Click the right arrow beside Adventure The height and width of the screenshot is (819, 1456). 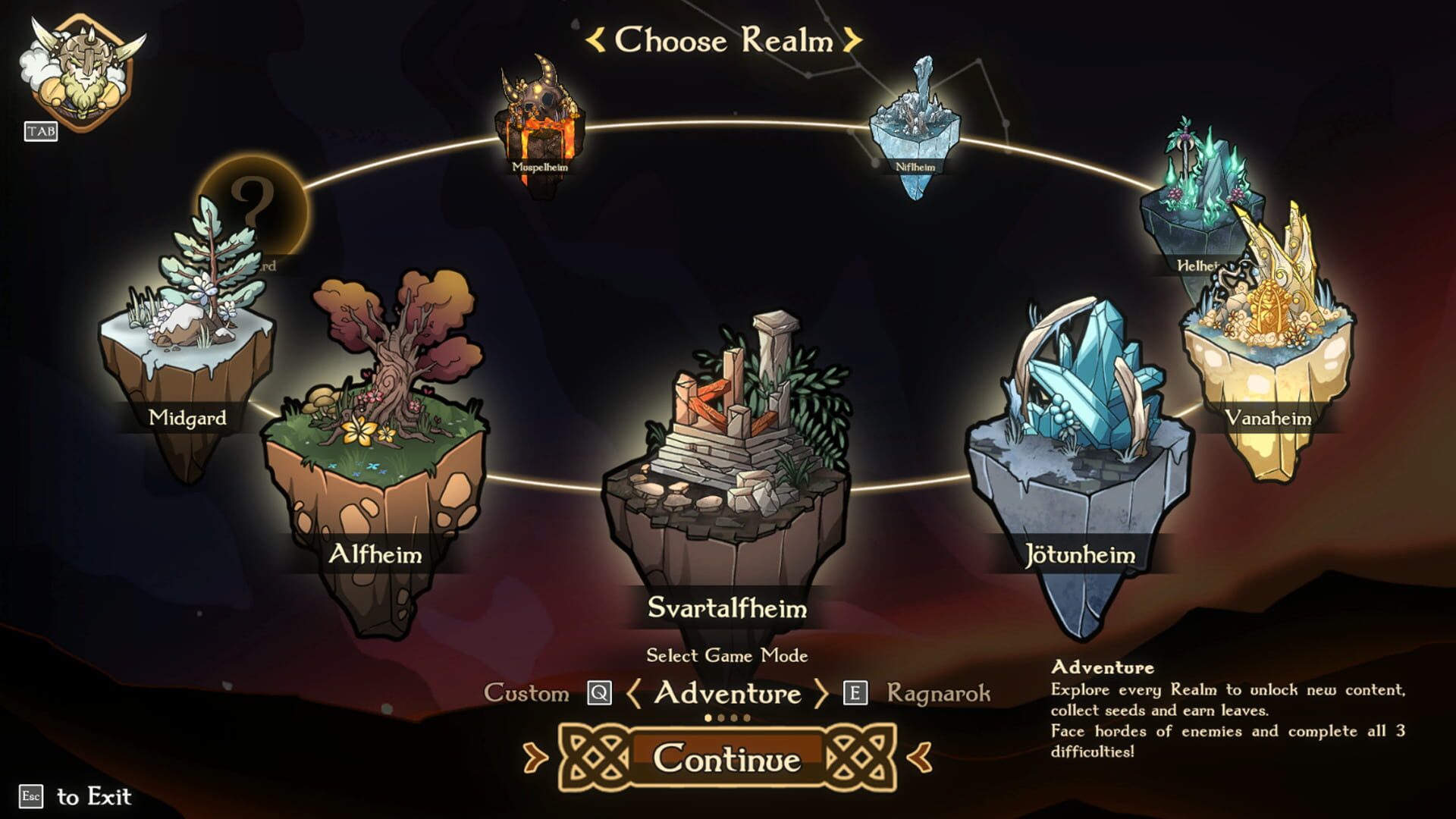pyautogui.click(x=821, y=693)
